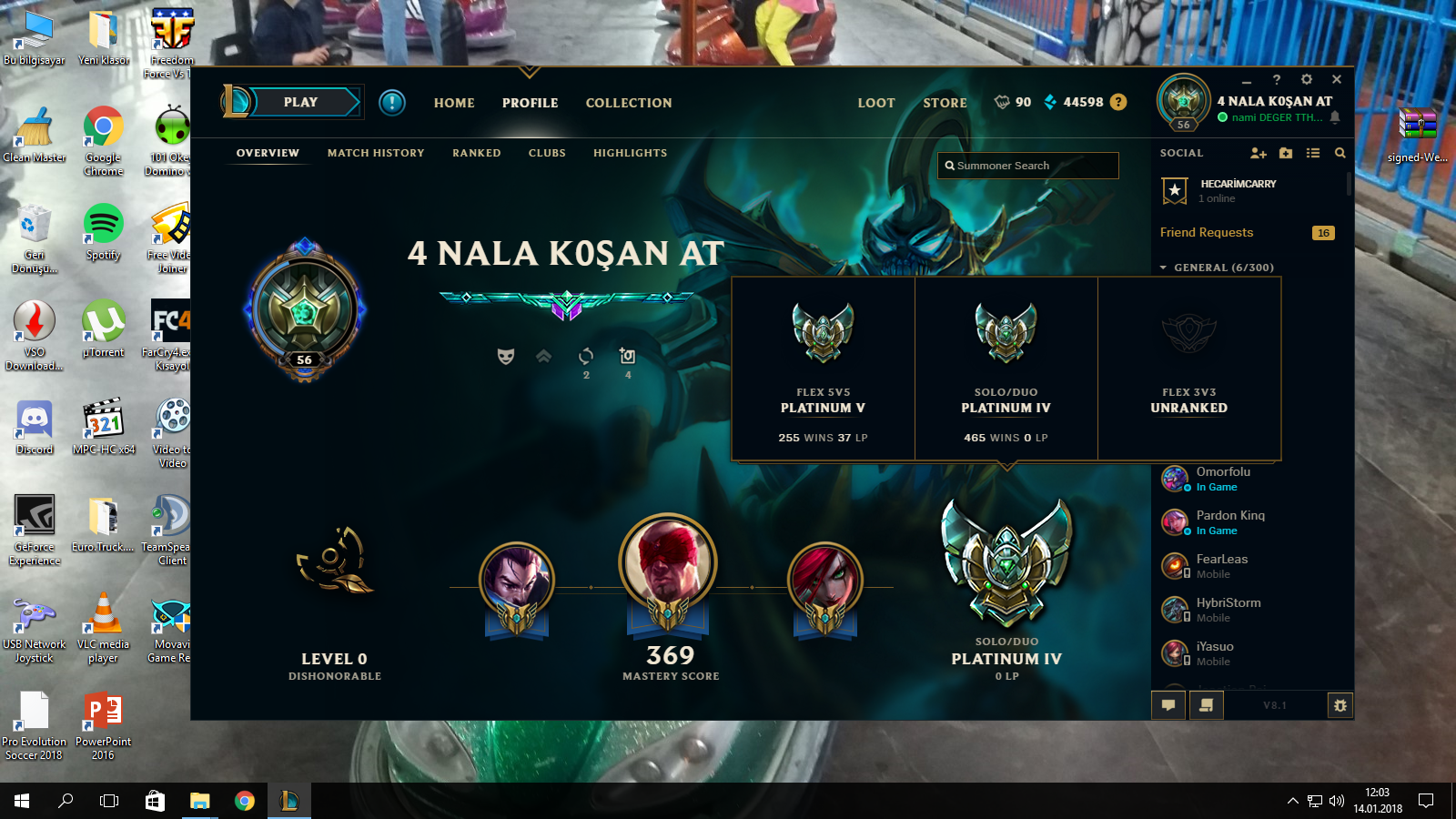
Task: Click the PLAY button
Action: 300,102
